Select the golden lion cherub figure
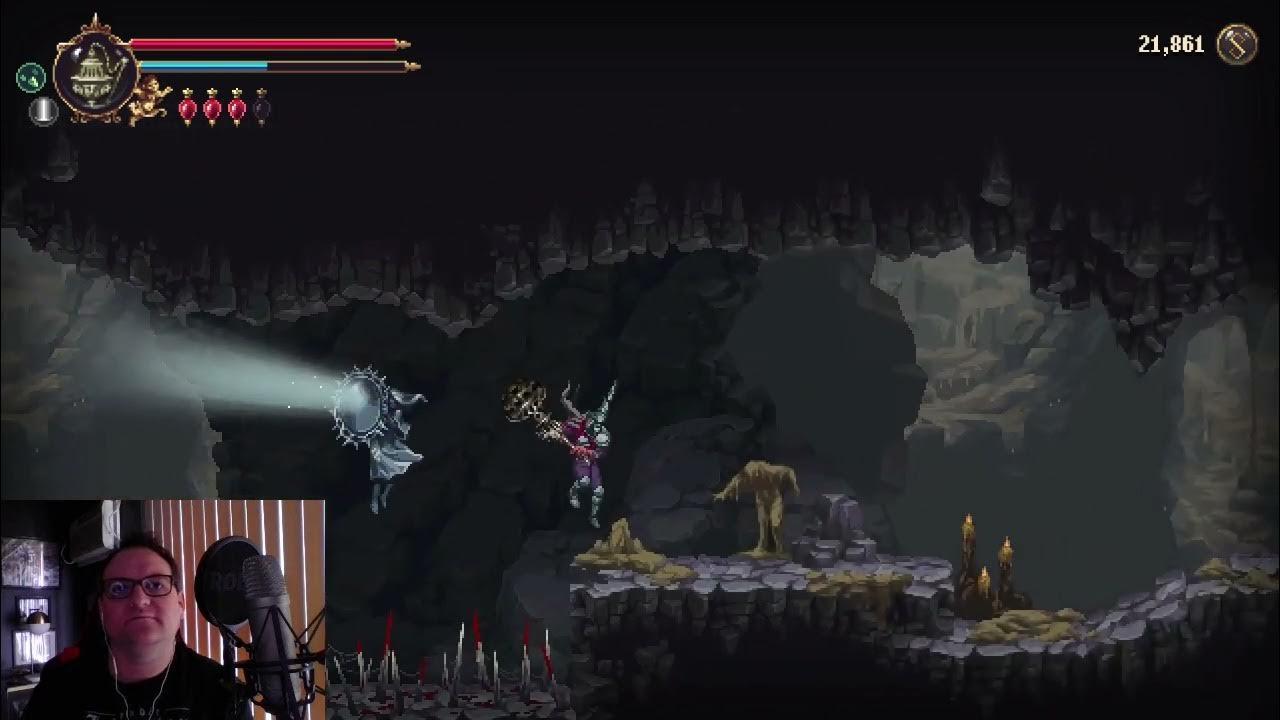This screenshot has height=720, width=1280. (x=150, y=96)
